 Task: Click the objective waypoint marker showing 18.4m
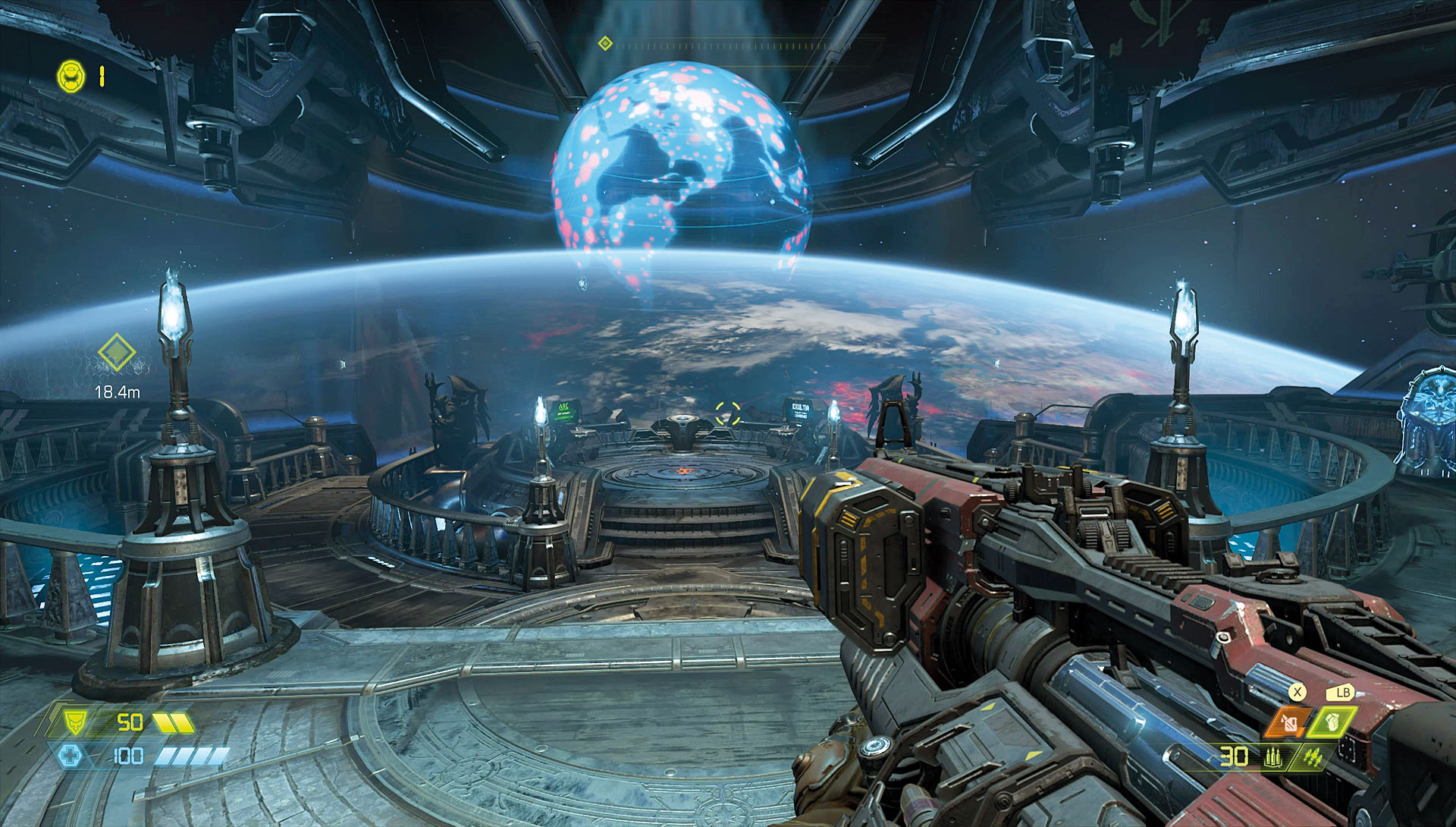[116, 354]
